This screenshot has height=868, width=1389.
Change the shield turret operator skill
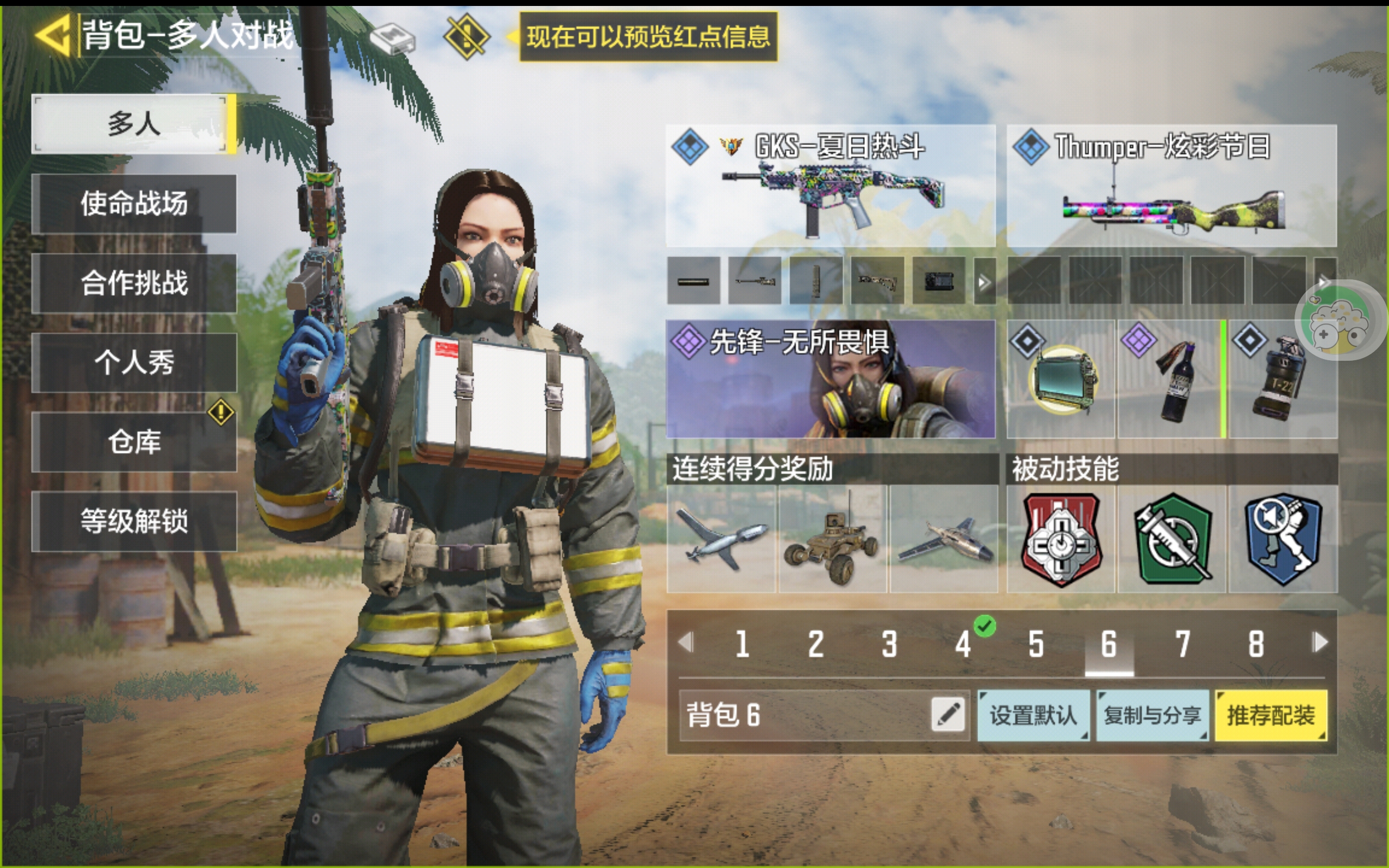tap(1061, 379)
